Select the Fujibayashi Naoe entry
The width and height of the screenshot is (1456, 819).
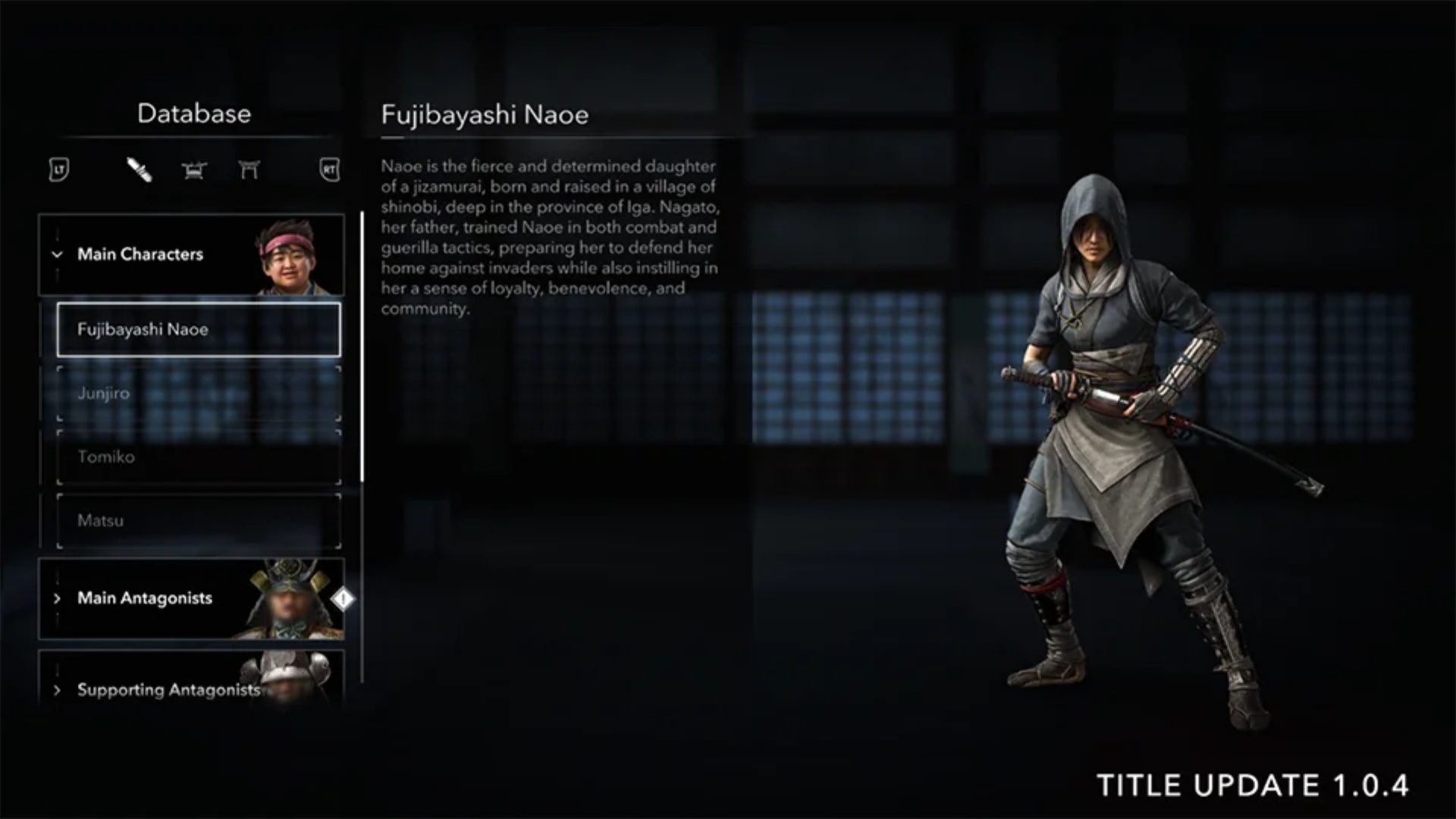[x=198, y=330]
